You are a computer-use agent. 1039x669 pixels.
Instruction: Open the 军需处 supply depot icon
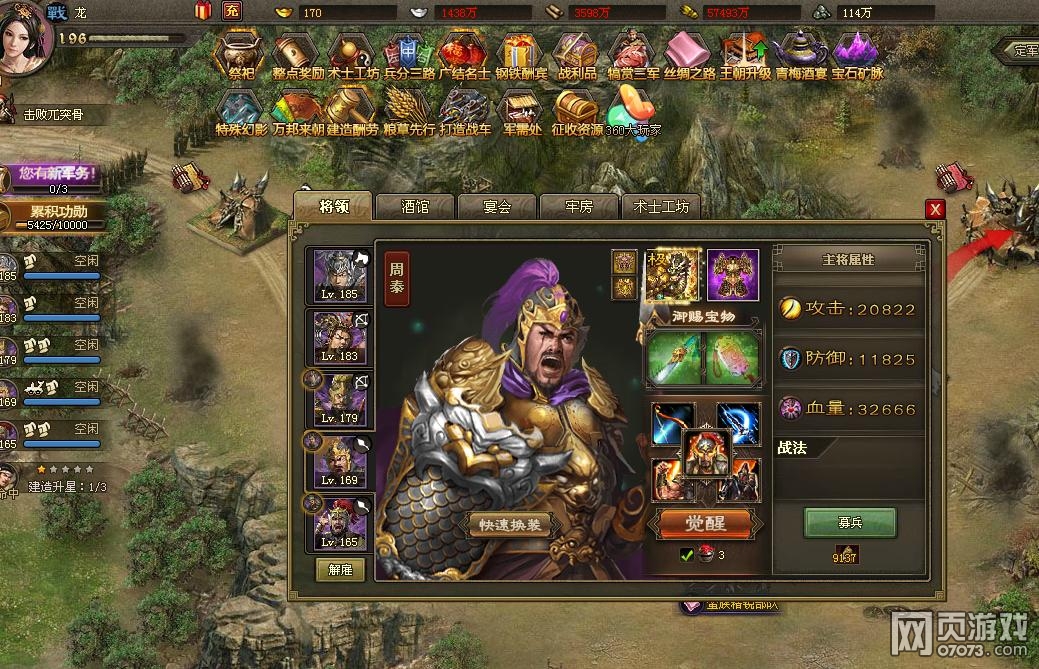522,110
